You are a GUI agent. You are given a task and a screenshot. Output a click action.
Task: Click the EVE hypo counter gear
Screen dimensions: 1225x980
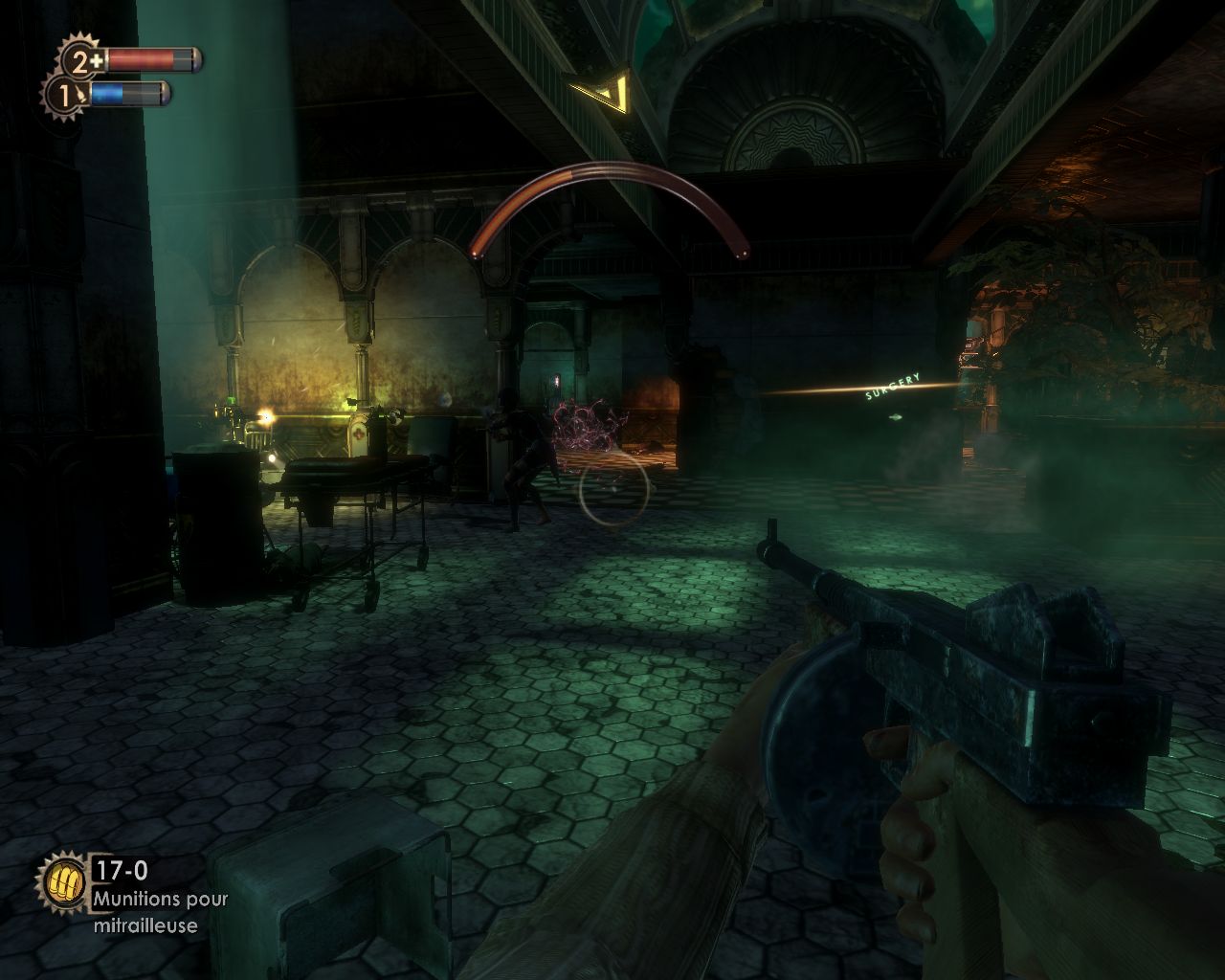(64, 95)
